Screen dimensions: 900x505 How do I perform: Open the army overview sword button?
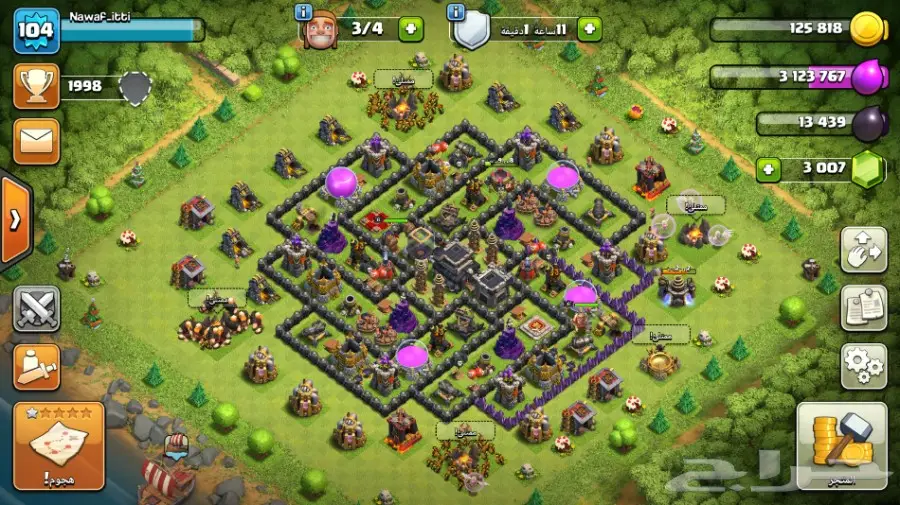pyautogui.click(x=36, y=366)
